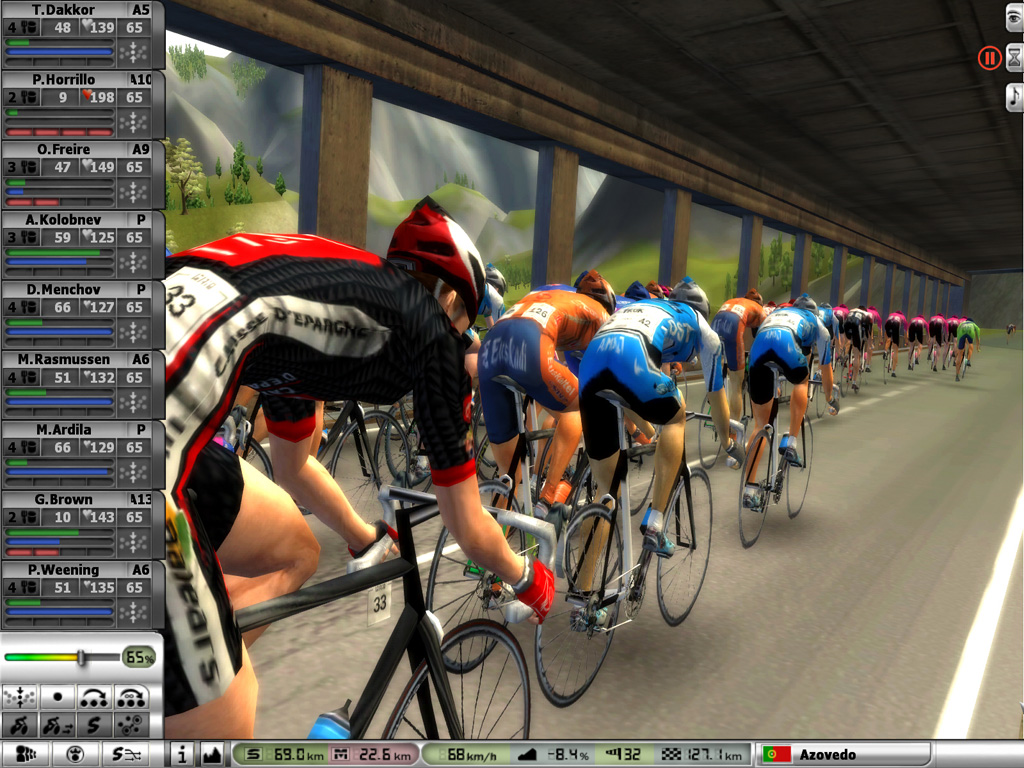
Task: Show the stage profile mountain icon
Action: tap(211, 754)
